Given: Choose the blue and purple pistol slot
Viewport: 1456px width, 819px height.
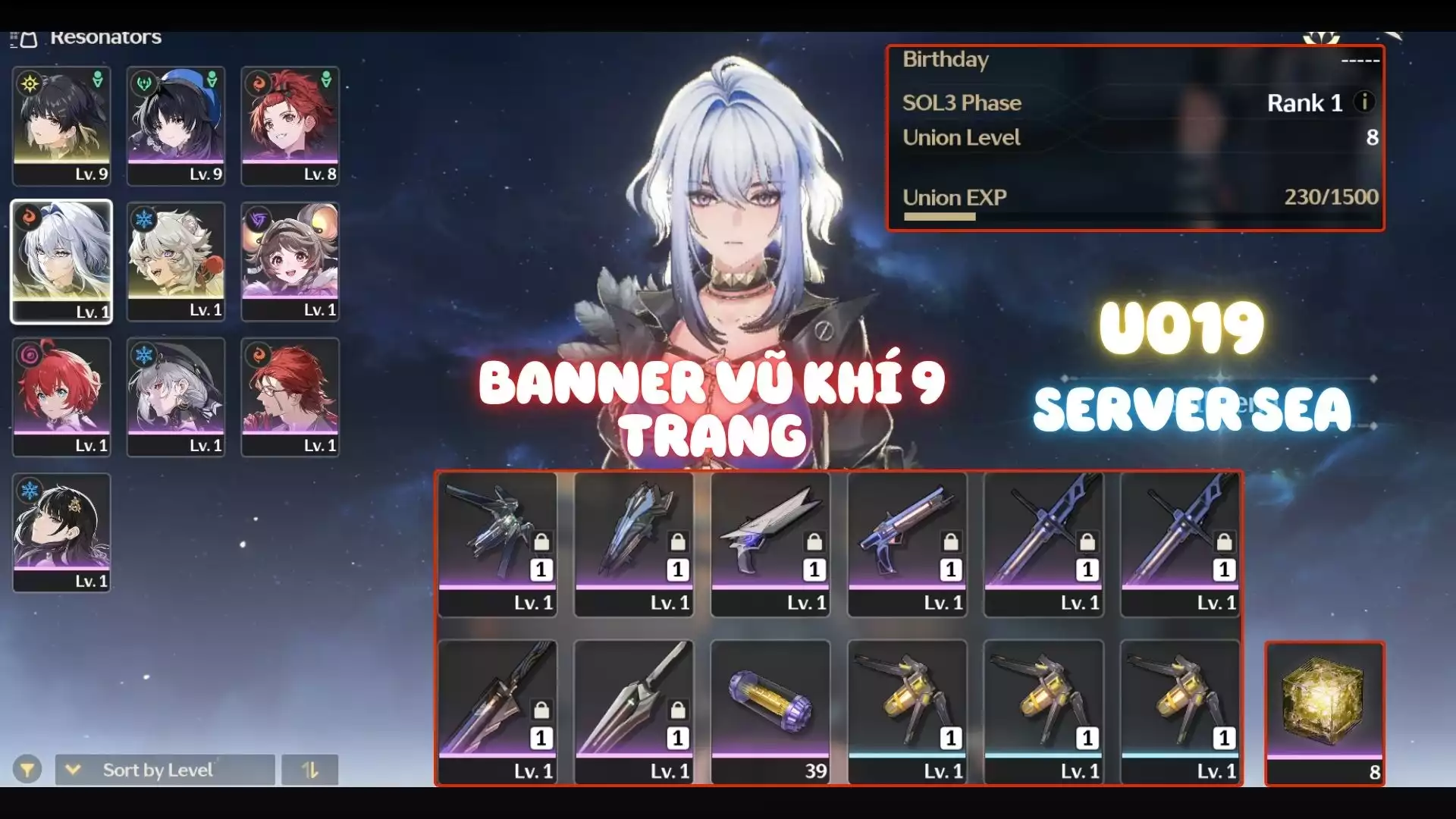Looking at the screenshot, I should click(x=907, y=543).
